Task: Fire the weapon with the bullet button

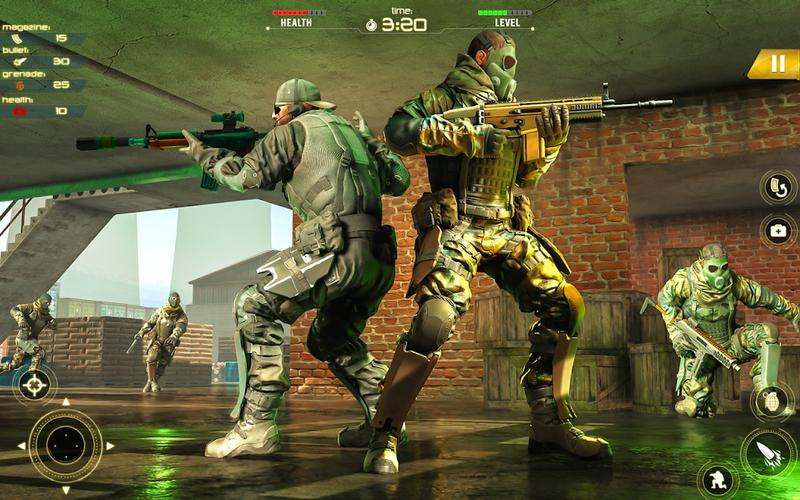Action: click(769, 452)
